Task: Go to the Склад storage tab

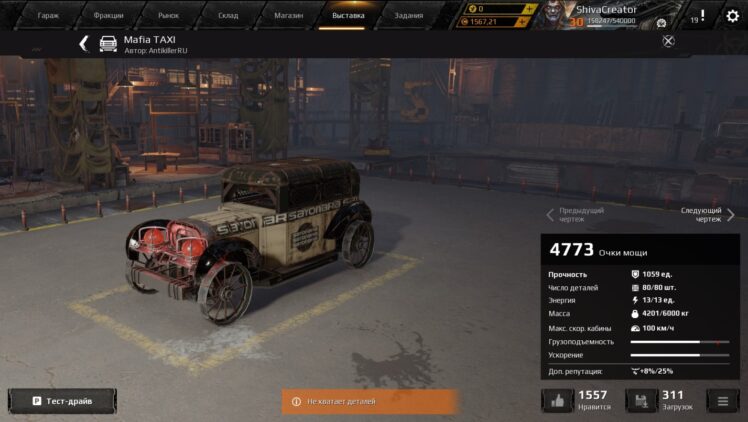Action: click(x=229, y=16)
